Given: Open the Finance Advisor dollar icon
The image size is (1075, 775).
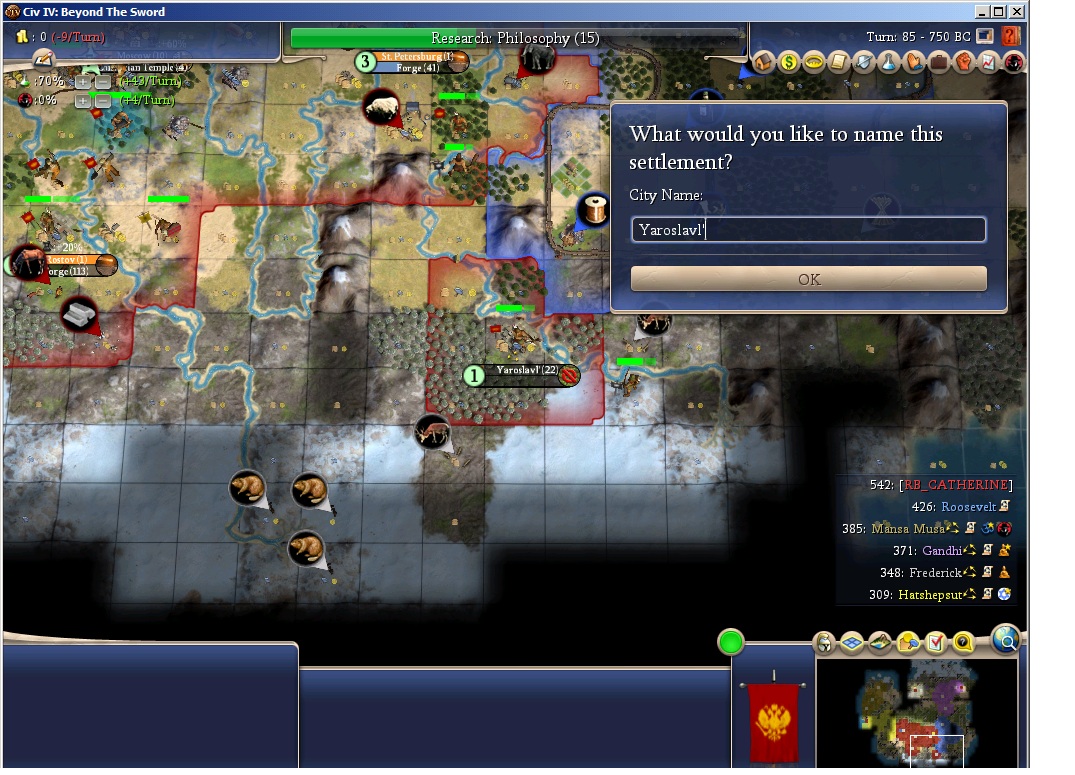Looking at the screenshot, I should pos(789,63).
